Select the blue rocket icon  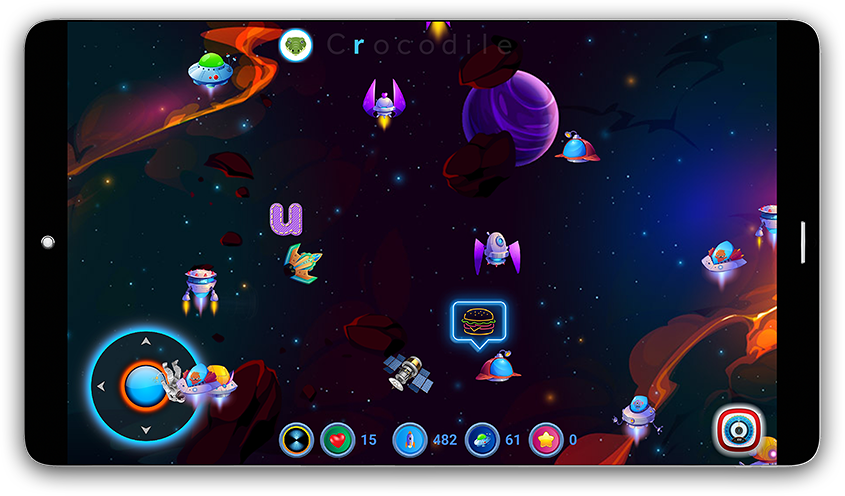(410, 440)
